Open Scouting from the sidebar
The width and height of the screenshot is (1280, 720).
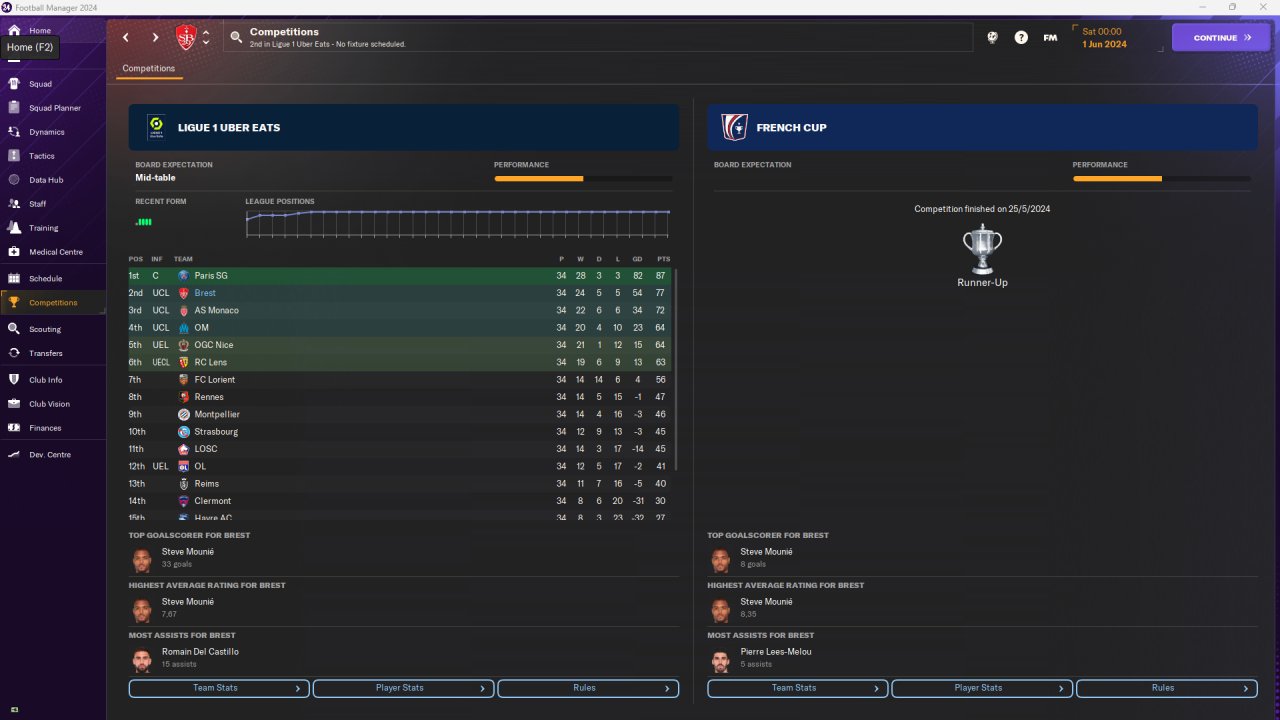(x=45, y=329)
